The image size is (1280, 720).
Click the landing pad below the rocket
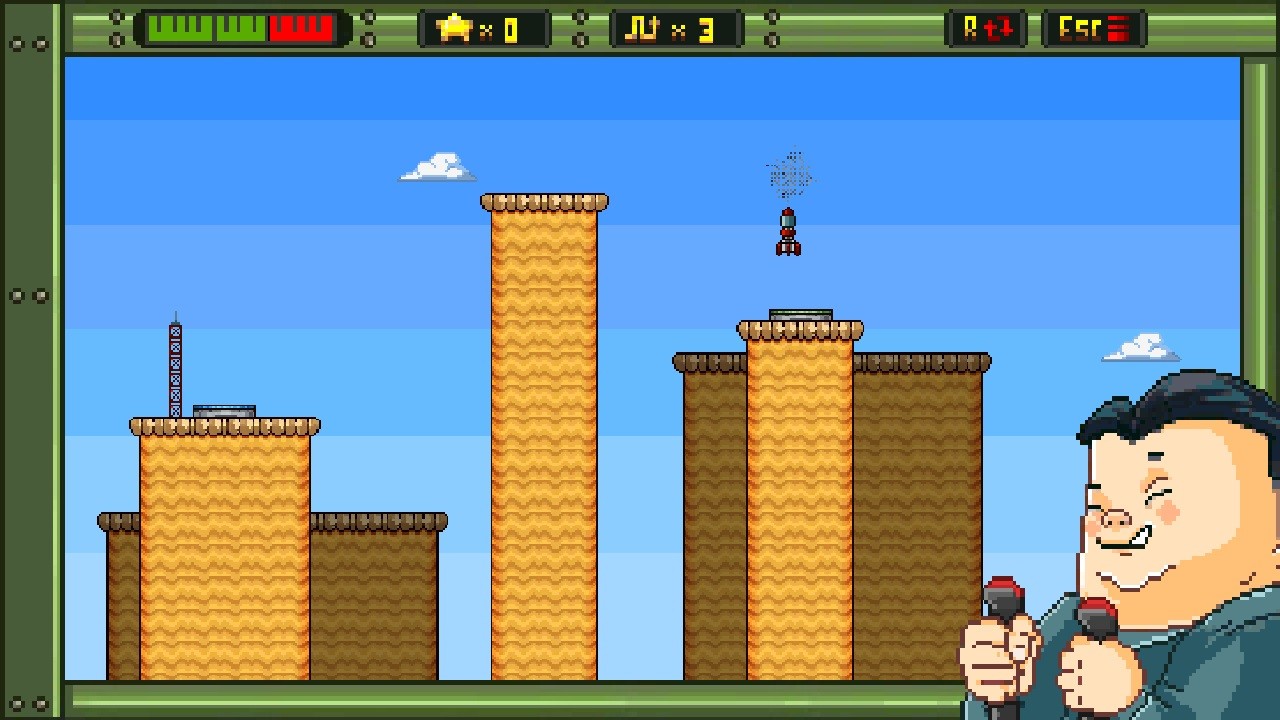(x=799, y=314)
